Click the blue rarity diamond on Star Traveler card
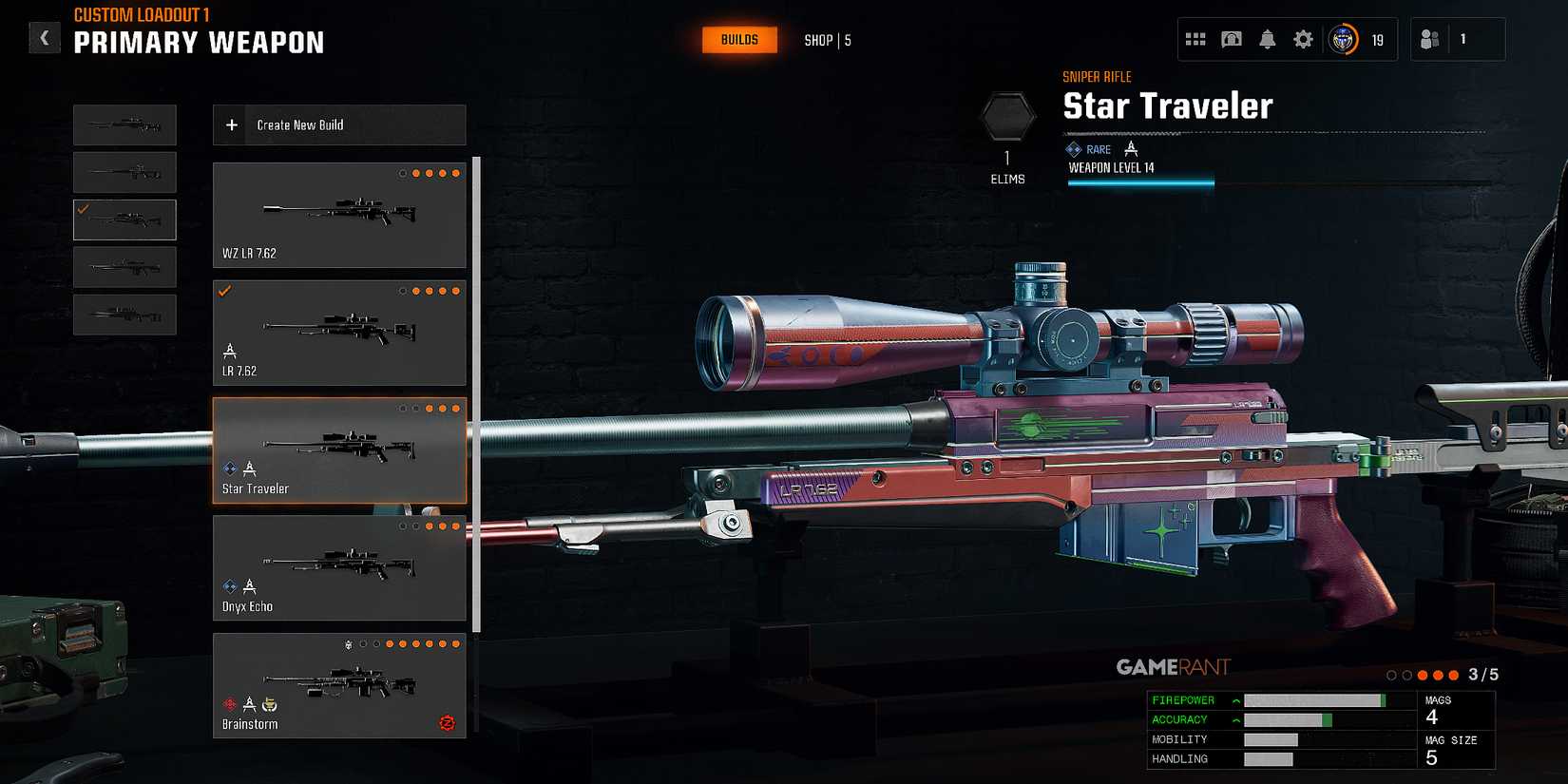 pyautogui.click(x=226, y=467)
